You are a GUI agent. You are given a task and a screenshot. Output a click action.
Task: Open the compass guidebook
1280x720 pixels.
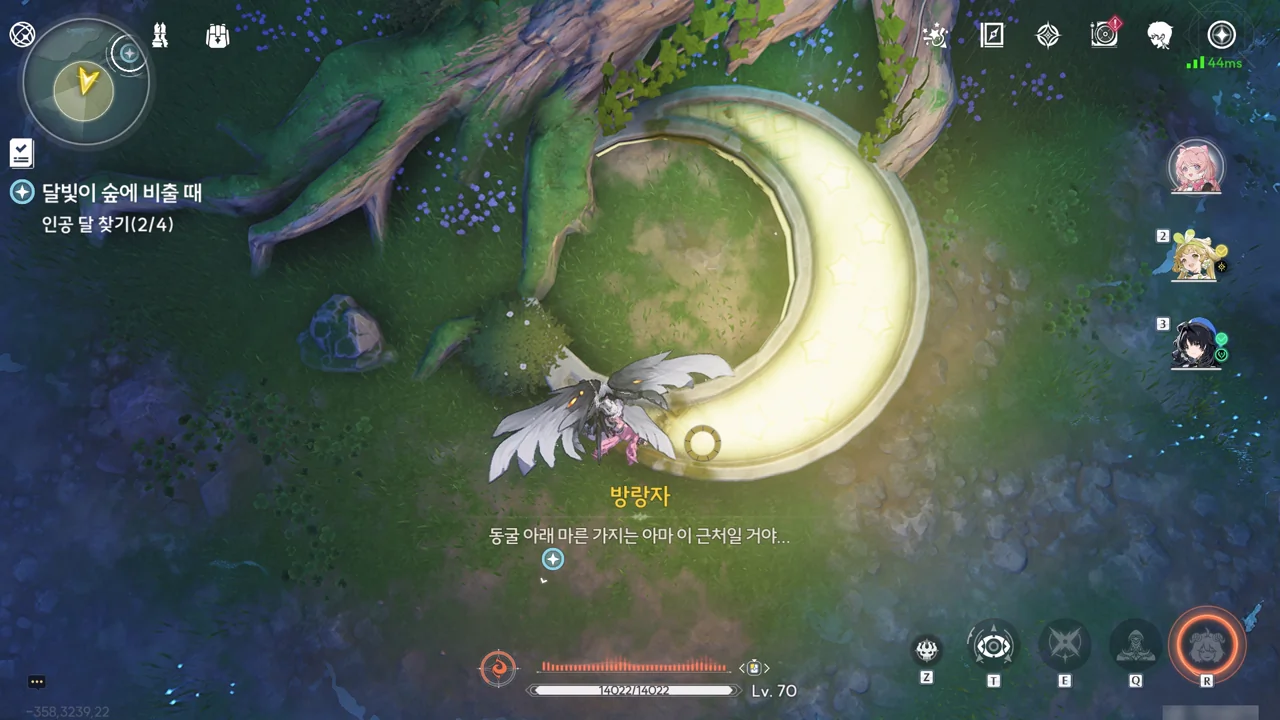991,36
